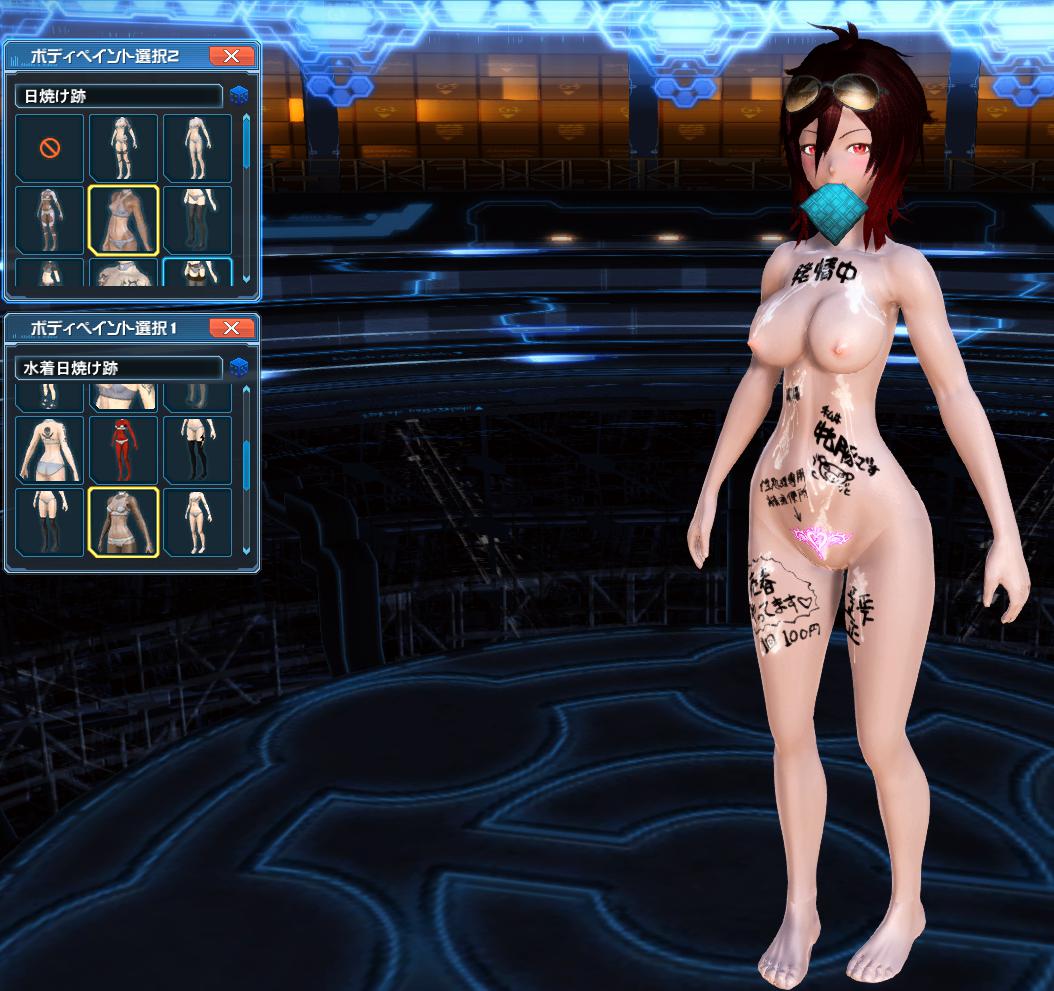This screenshot has height=991, width=1054.
Task: Click the blue cube icon beside 日焼け跡
Action: tap(239, 96)
